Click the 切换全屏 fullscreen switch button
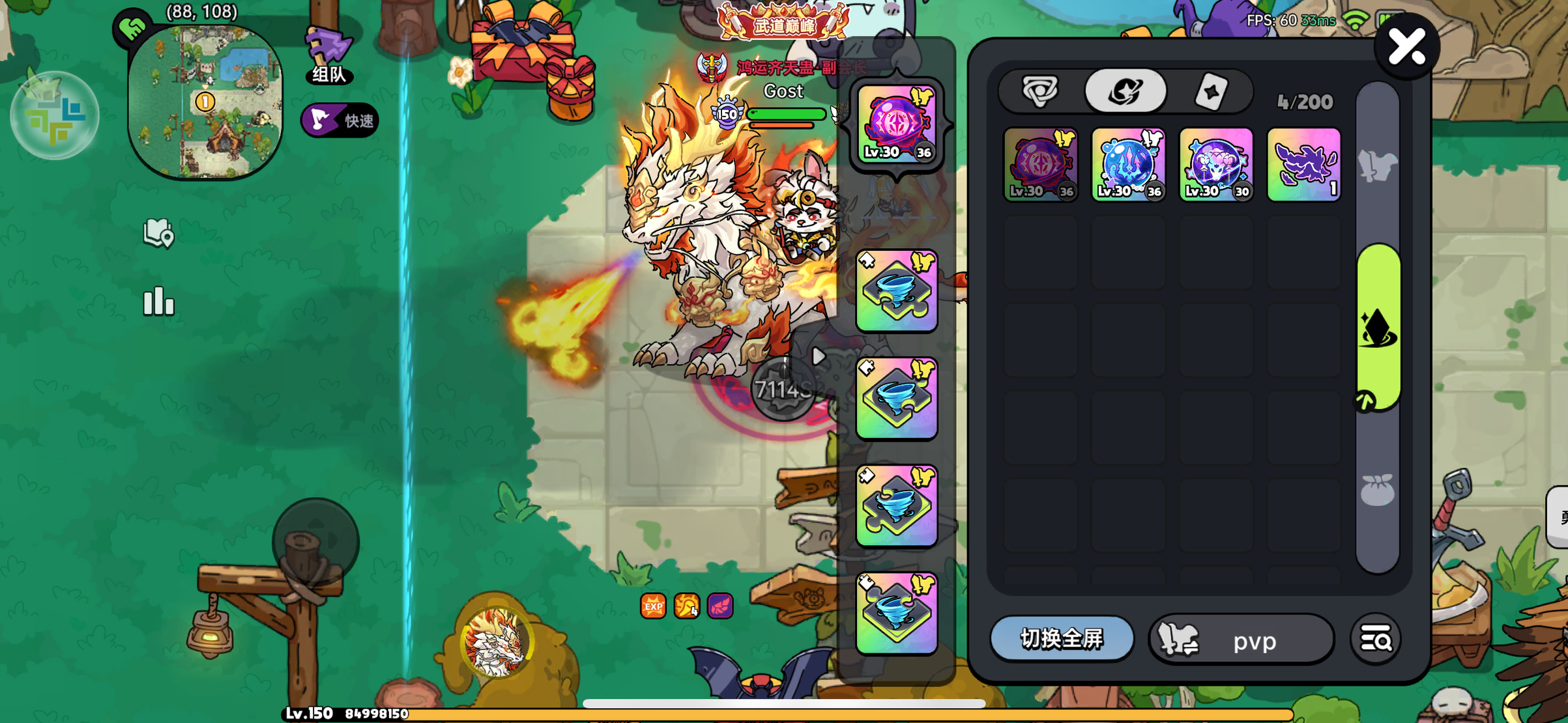Viewport: 1568px width, 723px height. [1062, 639]
